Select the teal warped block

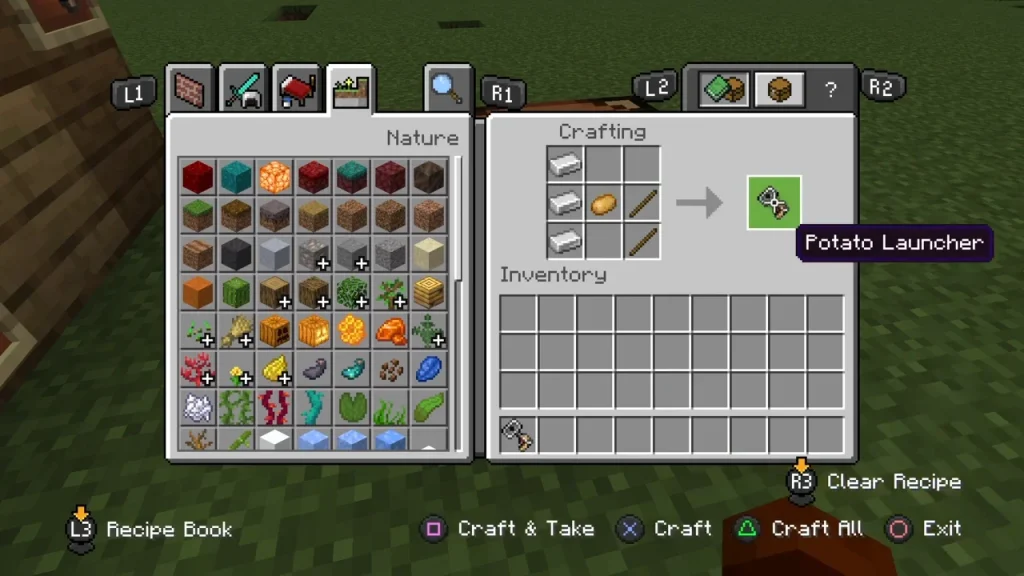pos(236,176)
